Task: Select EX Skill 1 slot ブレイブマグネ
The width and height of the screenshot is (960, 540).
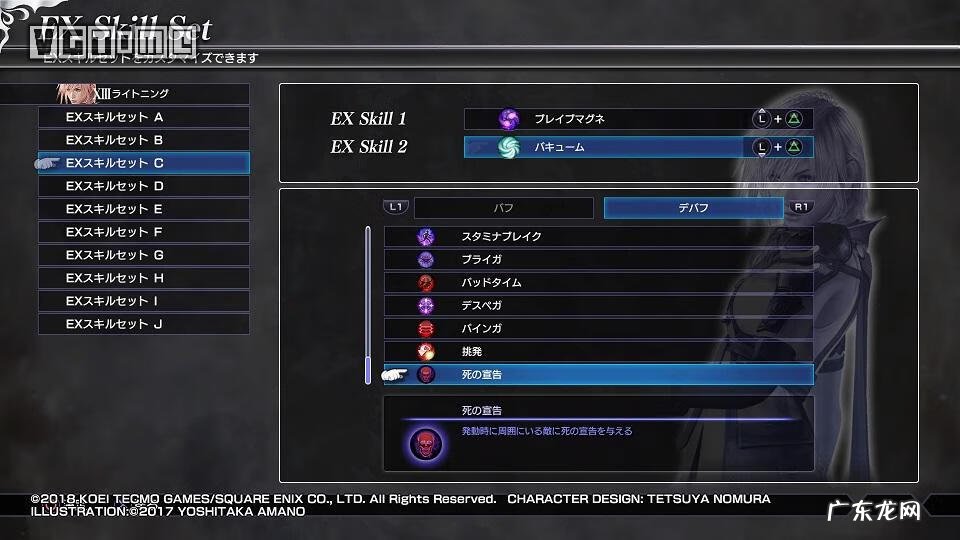Action: tap(638, 119)
